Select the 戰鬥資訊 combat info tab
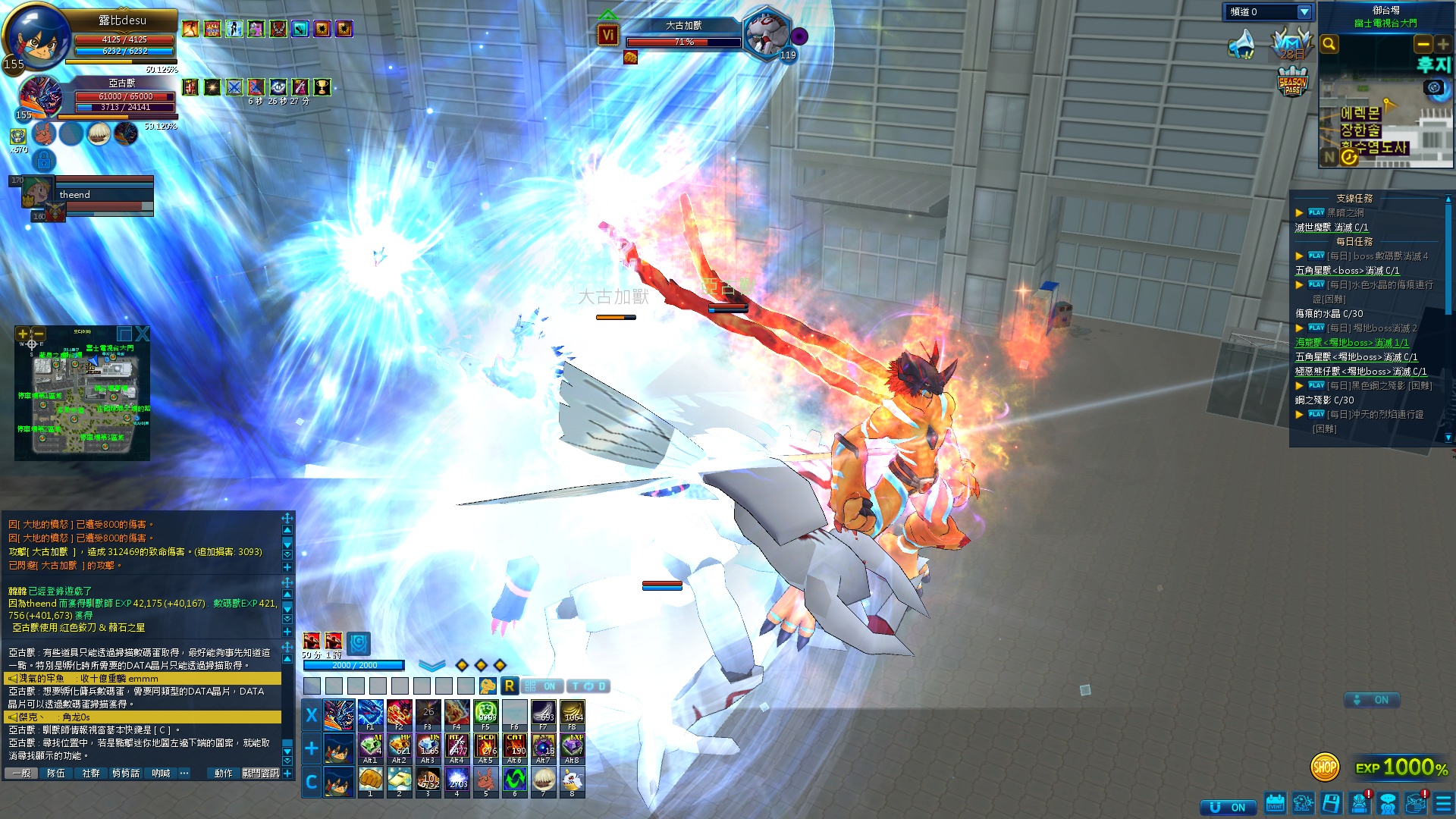1456x819 pixels. [x=260, y=773]
